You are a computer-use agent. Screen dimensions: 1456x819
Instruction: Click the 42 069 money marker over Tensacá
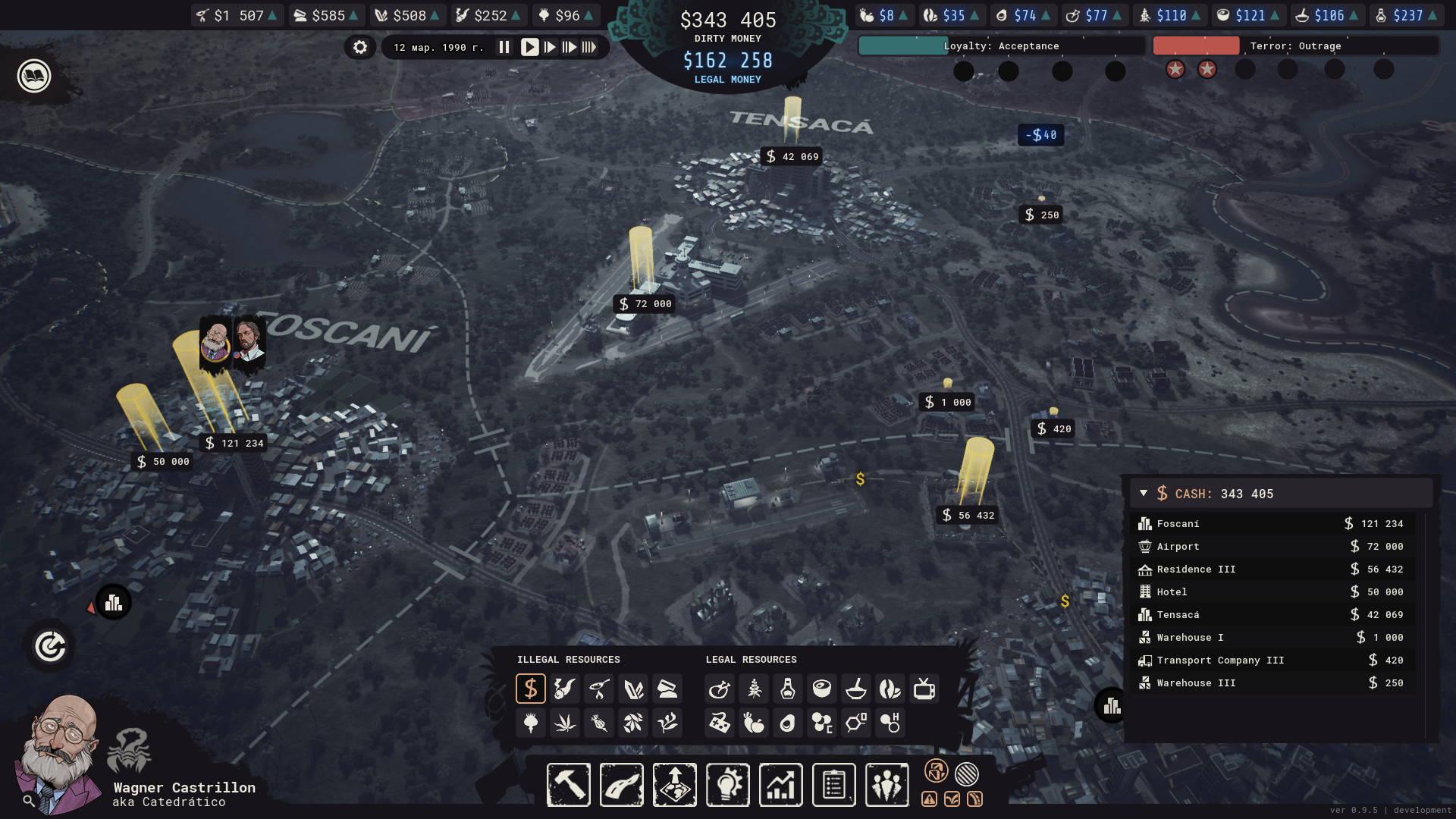pos(792,157)
